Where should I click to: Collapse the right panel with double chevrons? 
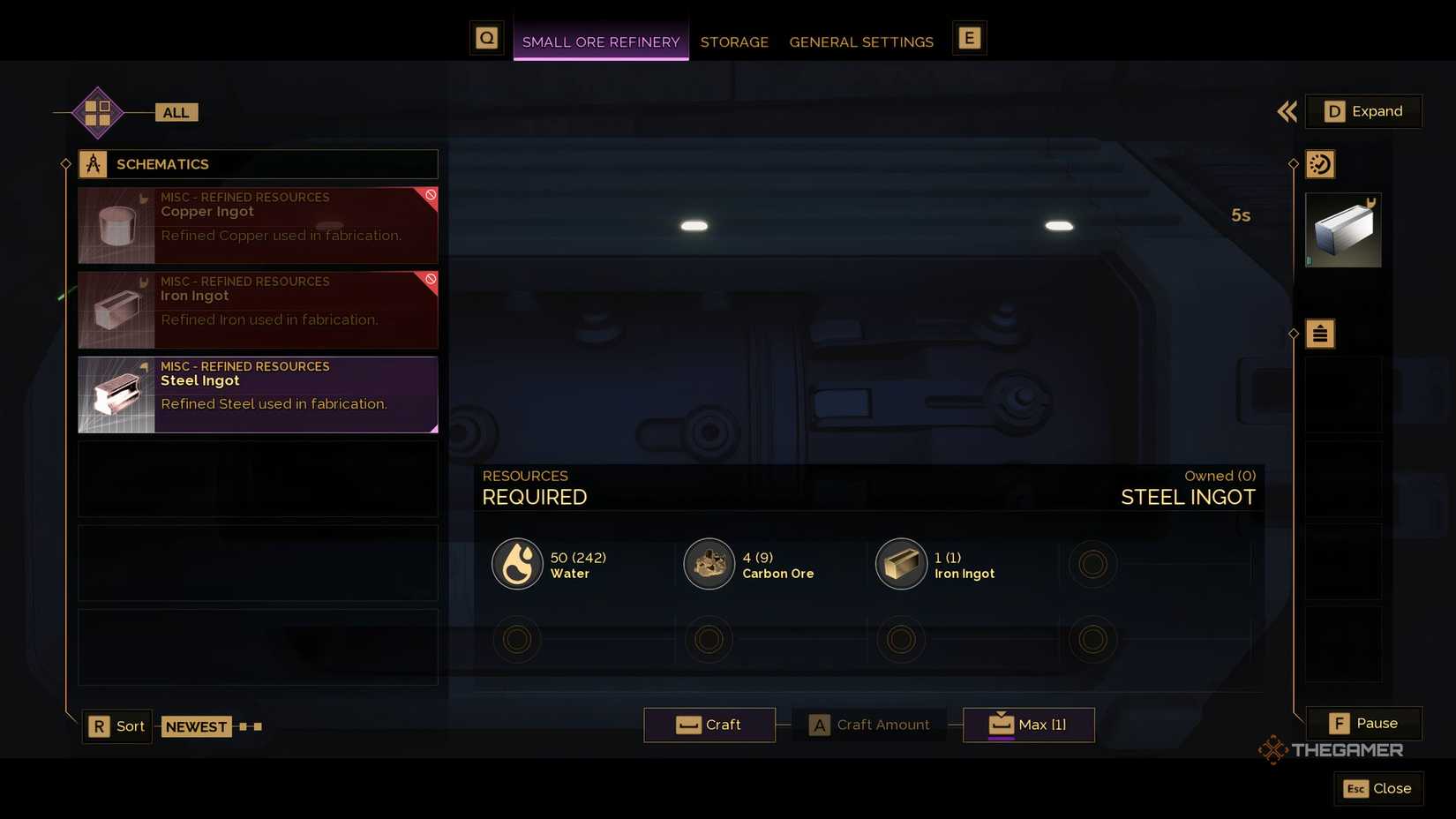tap(1286, 112)
